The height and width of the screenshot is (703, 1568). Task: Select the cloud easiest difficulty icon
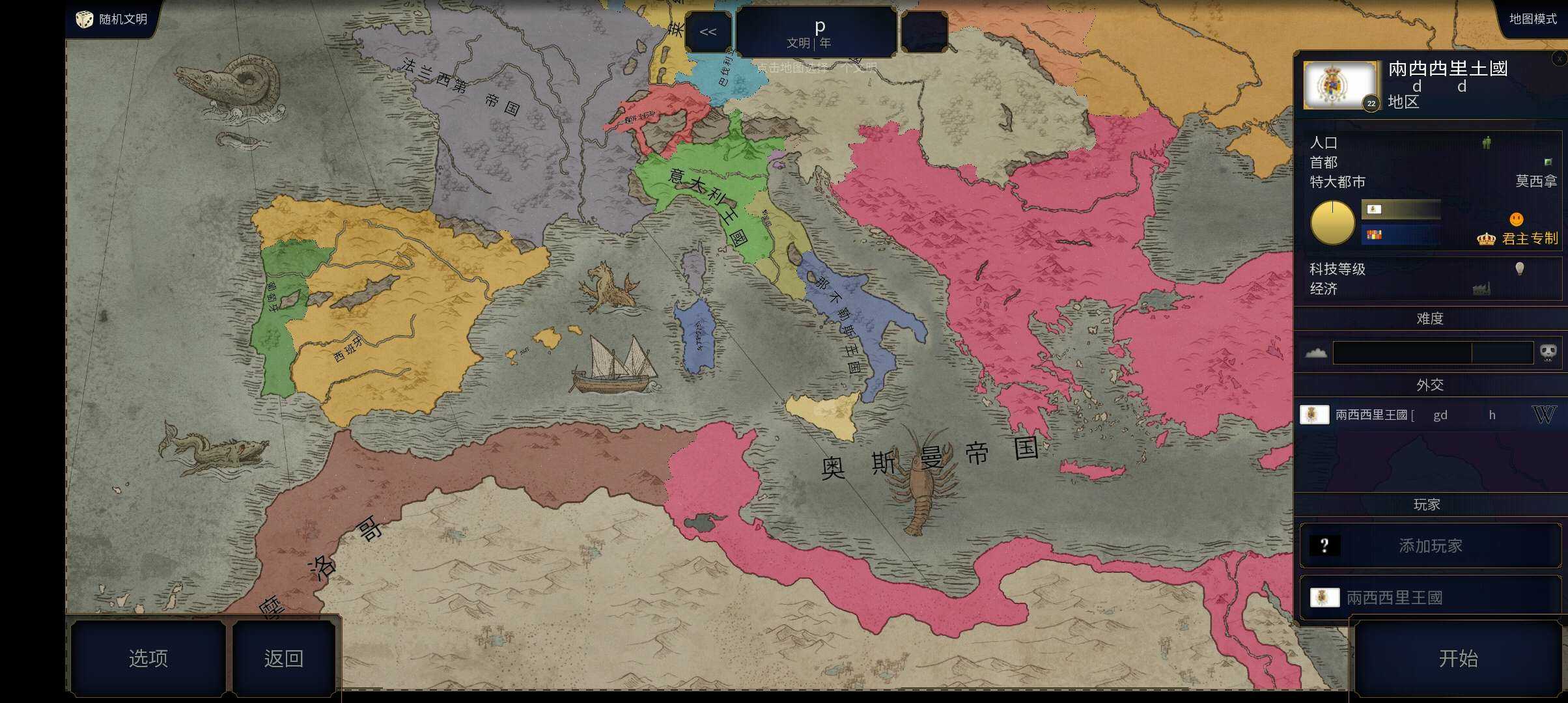1317,351
